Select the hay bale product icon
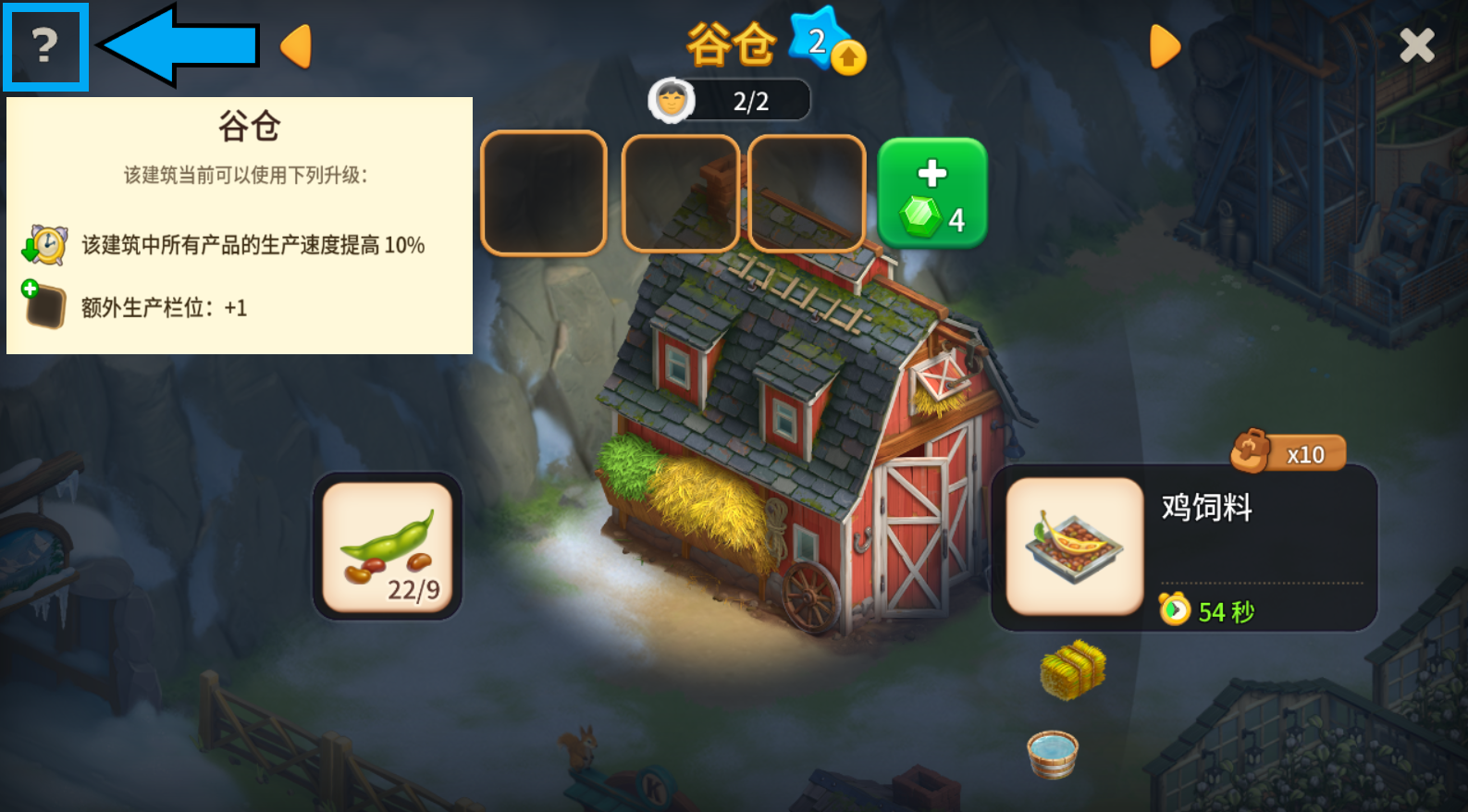This screenshot has width=1468, height=812. pos(1073,670)
